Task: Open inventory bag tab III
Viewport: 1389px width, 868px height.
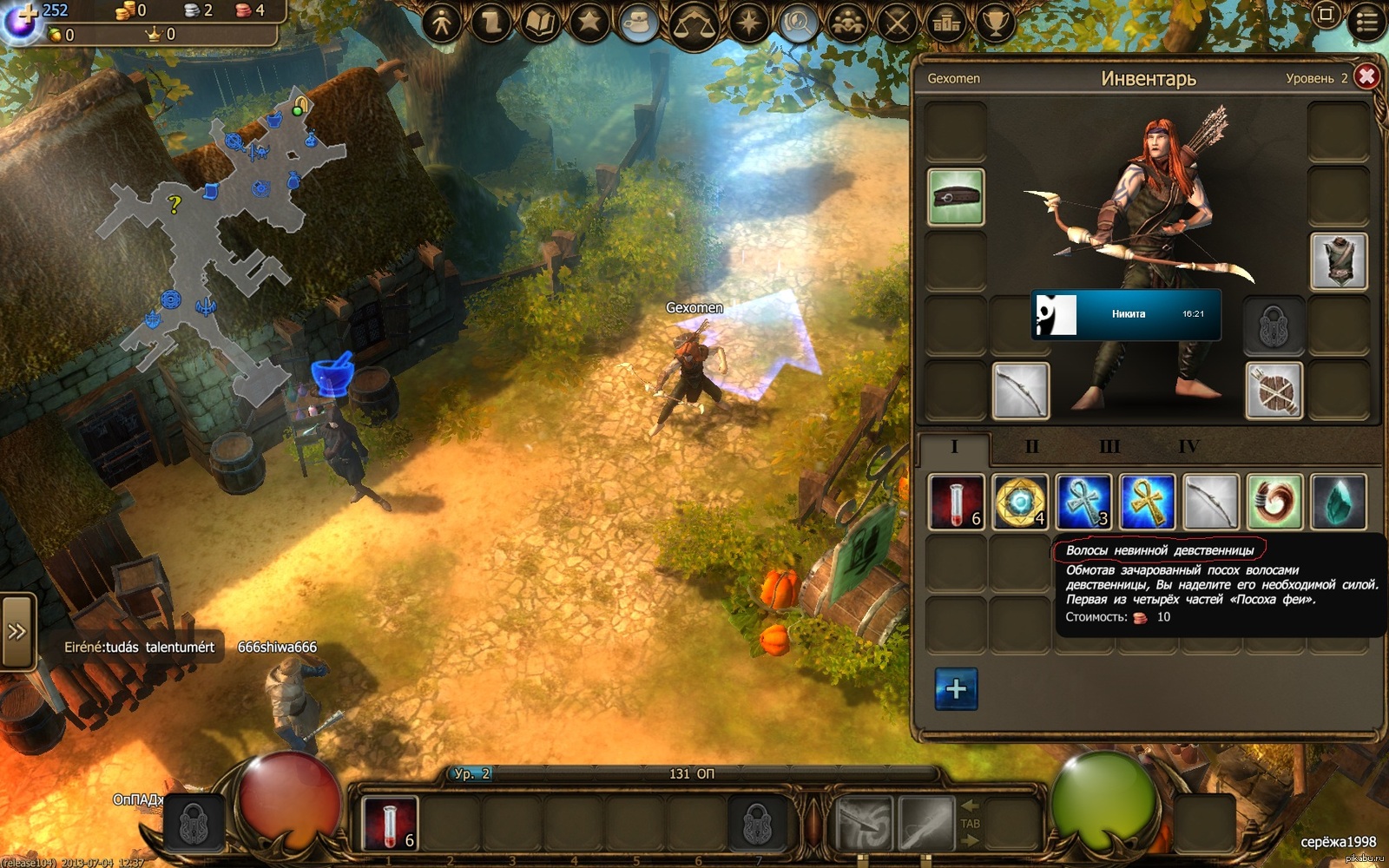Action: tap(1109, 447)
